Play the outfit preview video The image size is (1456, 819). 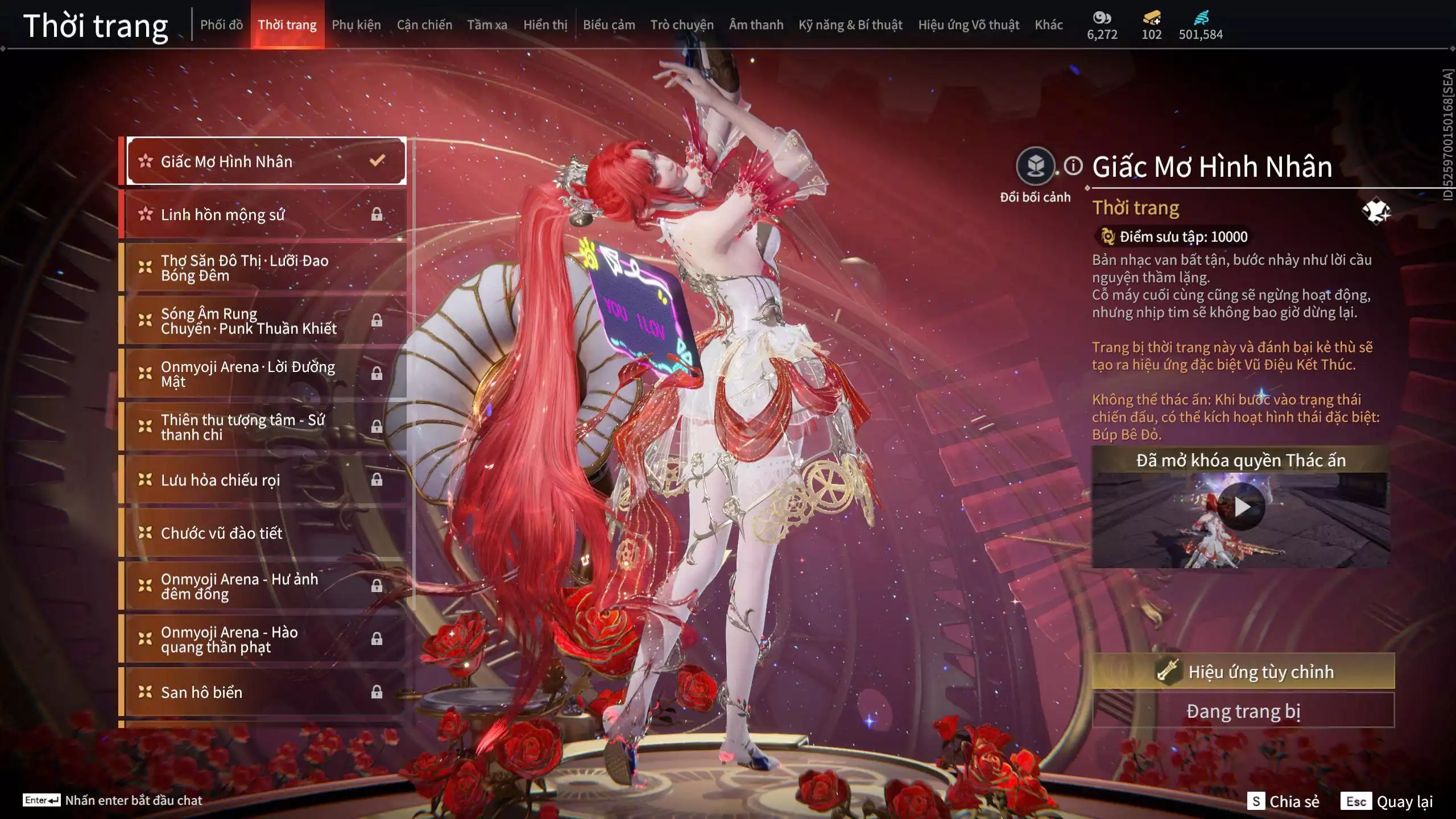(1241, 506)
